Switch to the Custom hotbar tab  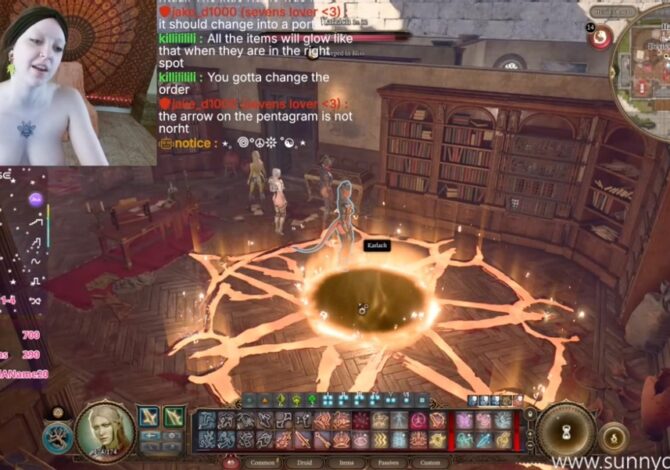coord(431,463)
